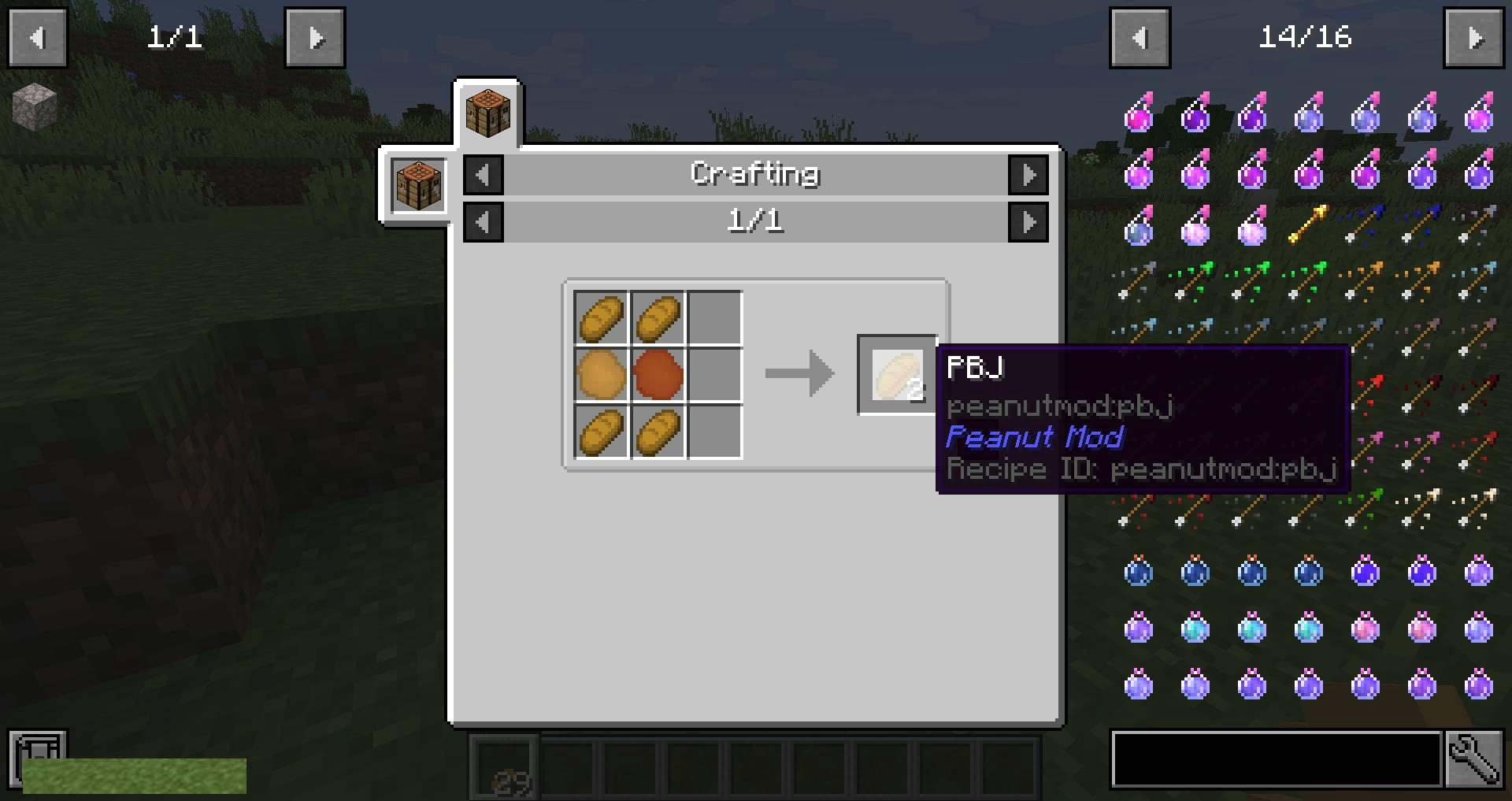Go to the next bookmark page
The height and width of the screenshot is (801, 1512).
click(x=315, y=38)
